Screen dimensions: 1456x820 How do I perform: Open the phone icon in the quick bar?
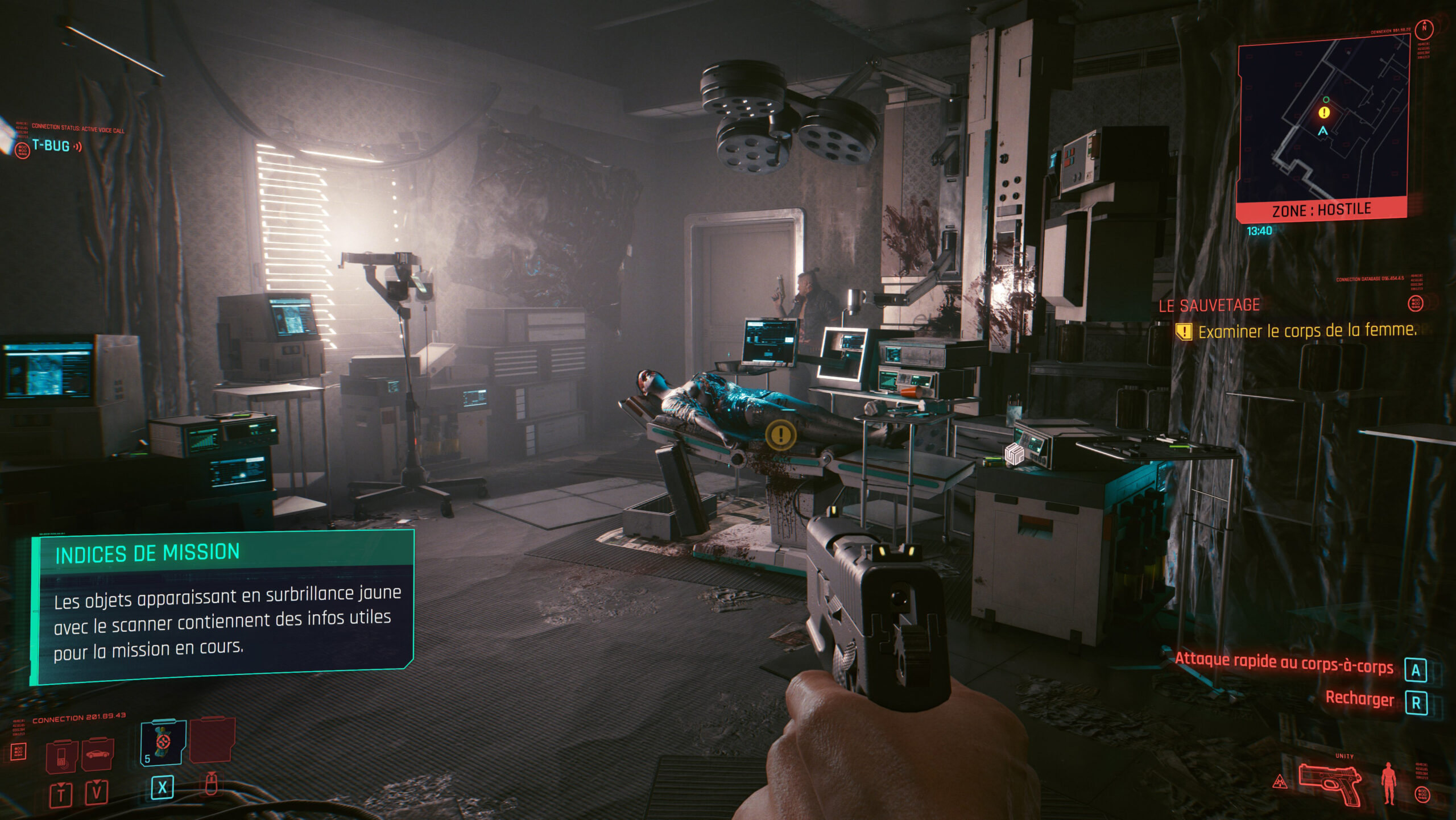click(x=61, y=756)
